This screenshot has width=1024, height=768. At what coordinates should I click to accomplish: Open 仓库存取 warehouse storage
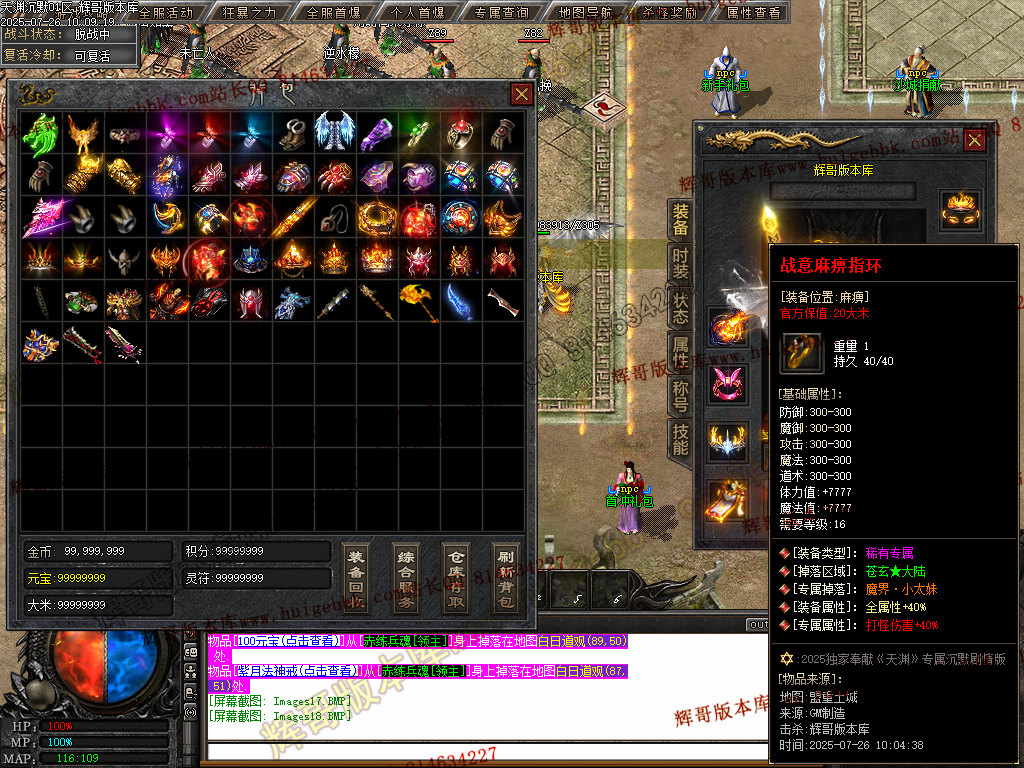click(x=455, y=578)
